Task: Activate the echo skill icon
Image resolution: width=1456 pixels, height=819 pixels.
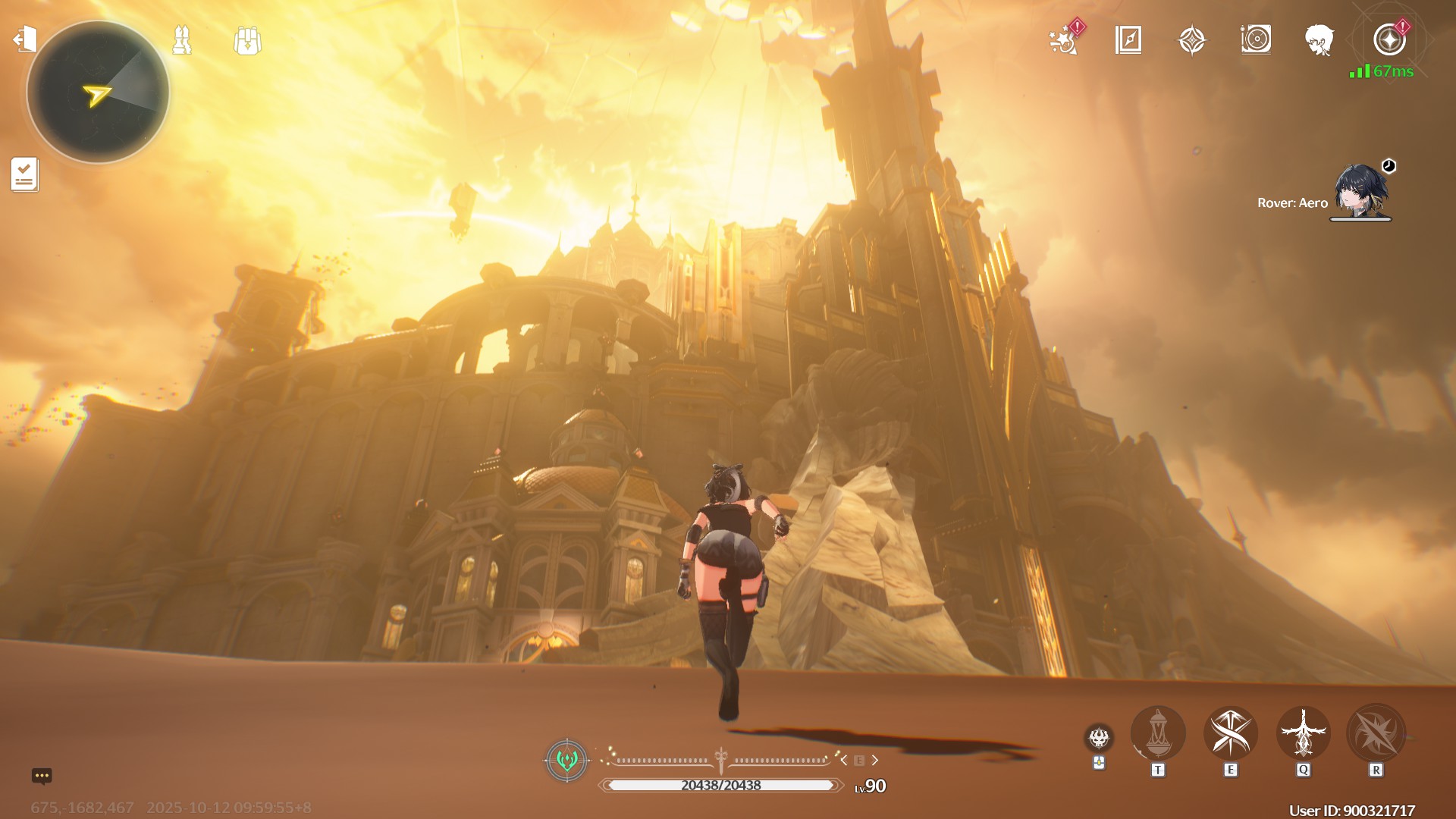Action: pyautogui.click(x=1303, y=734)
